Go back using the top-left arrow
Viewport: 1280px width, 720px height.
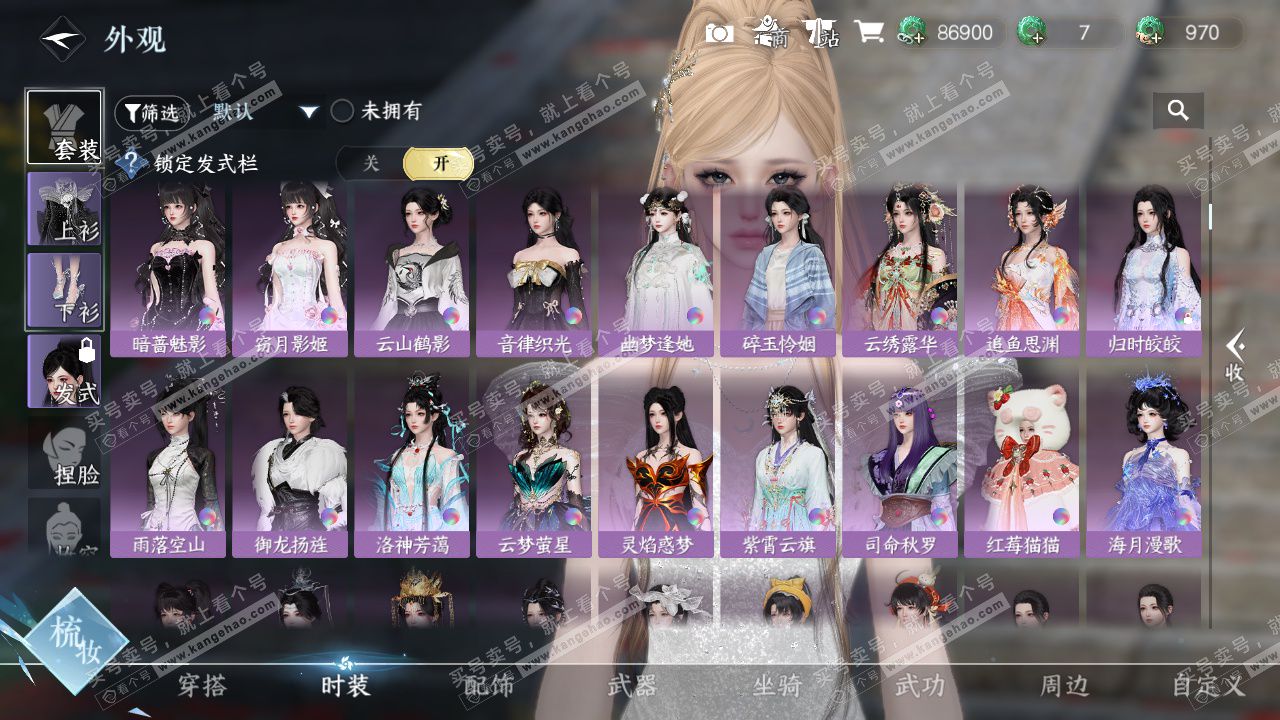[x=62, y=39]
